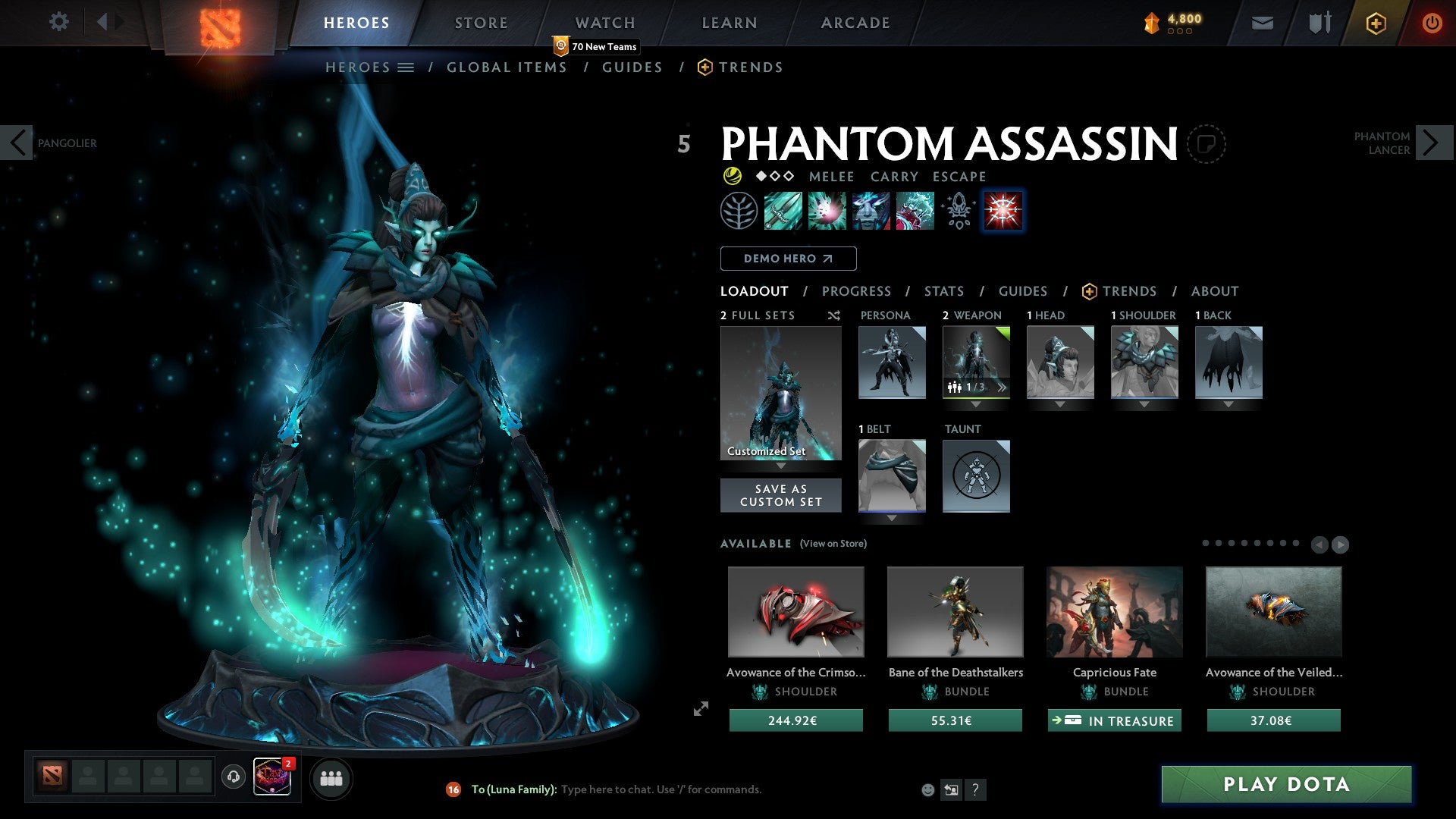The image size is (1456, 819).
Task: Select the Stifling Dagger ability icon
Action: [783, 211]
